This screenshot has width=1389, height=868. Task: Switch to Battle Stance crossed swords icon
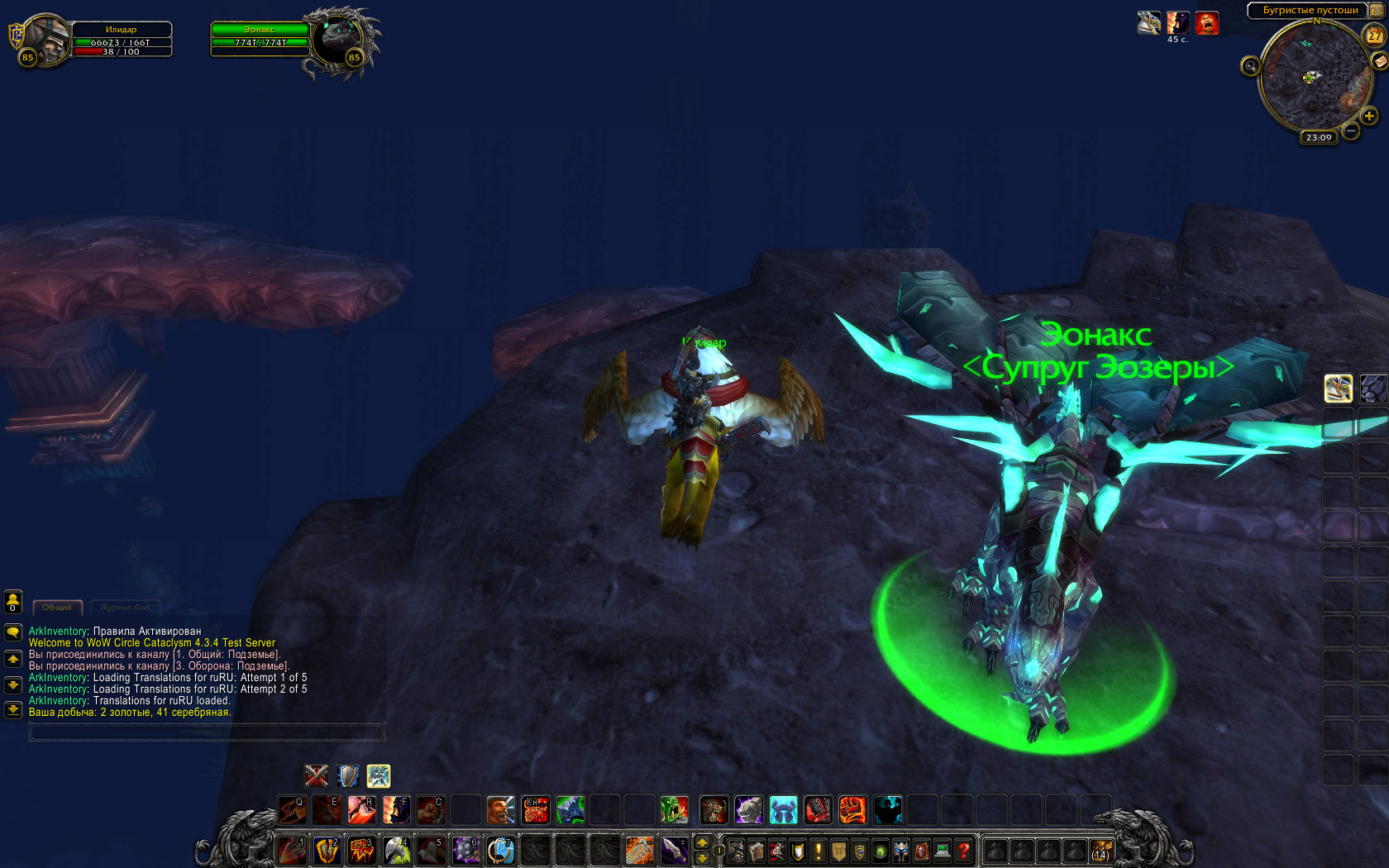pyautogui.click(x=316, y=775)
